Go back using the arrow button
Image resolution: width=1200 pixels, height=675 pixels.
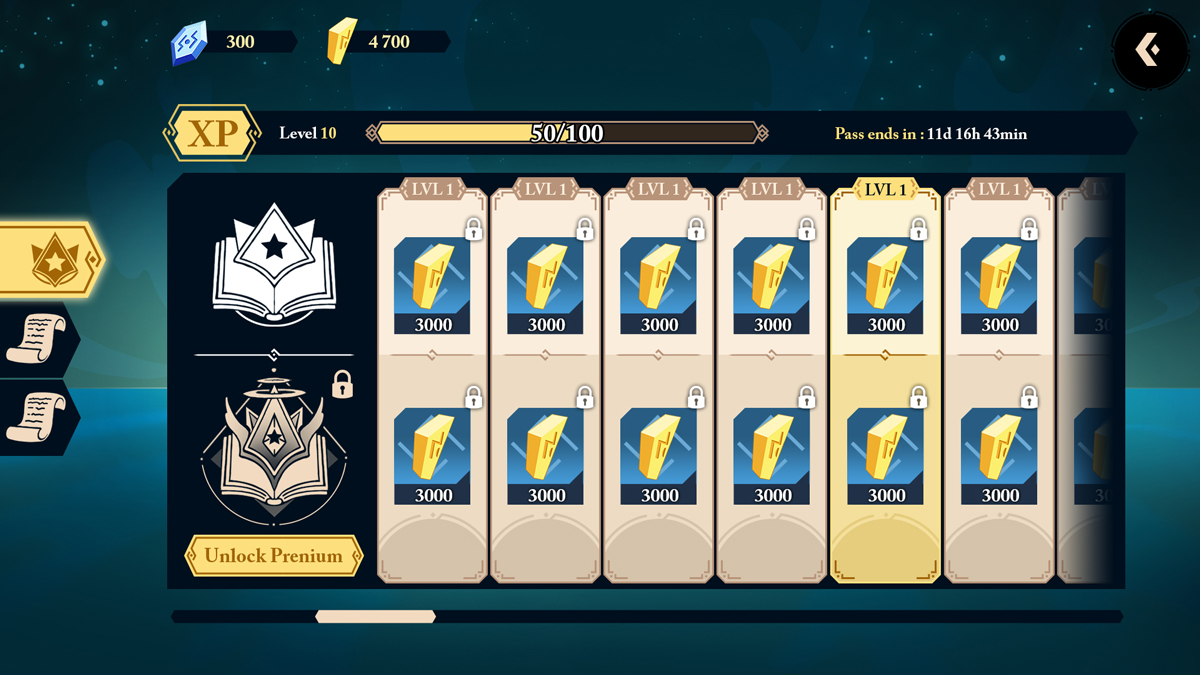pos(1149,49)
